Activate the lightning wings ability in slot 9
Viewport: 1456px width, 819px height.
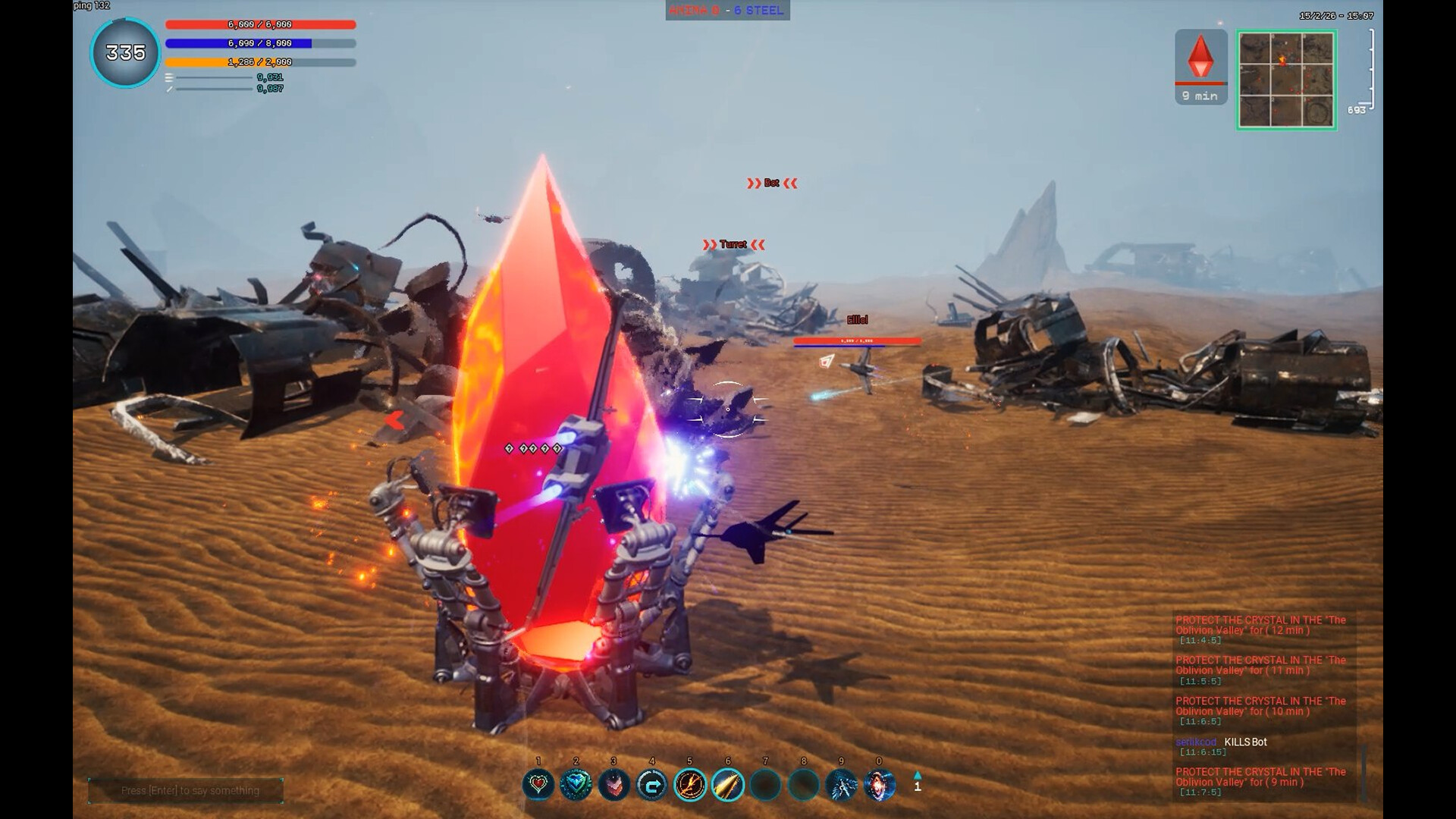840,785
